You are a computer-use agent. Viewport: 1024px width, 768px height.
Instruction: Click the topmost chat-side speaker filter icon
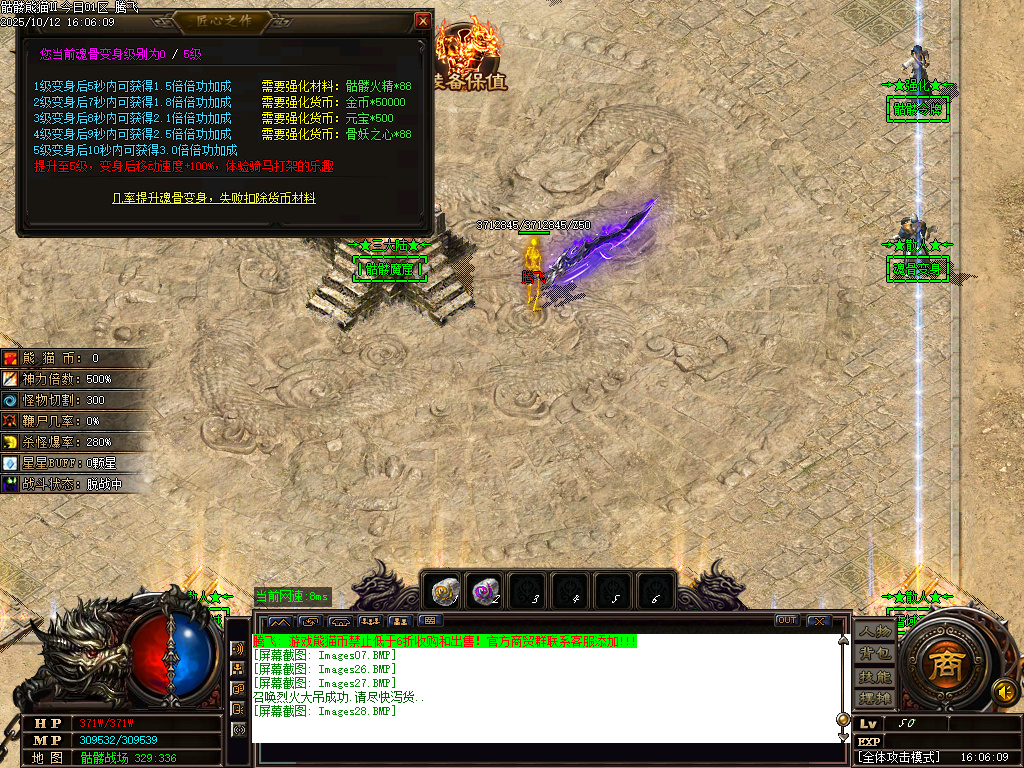[x=238, y=649]
